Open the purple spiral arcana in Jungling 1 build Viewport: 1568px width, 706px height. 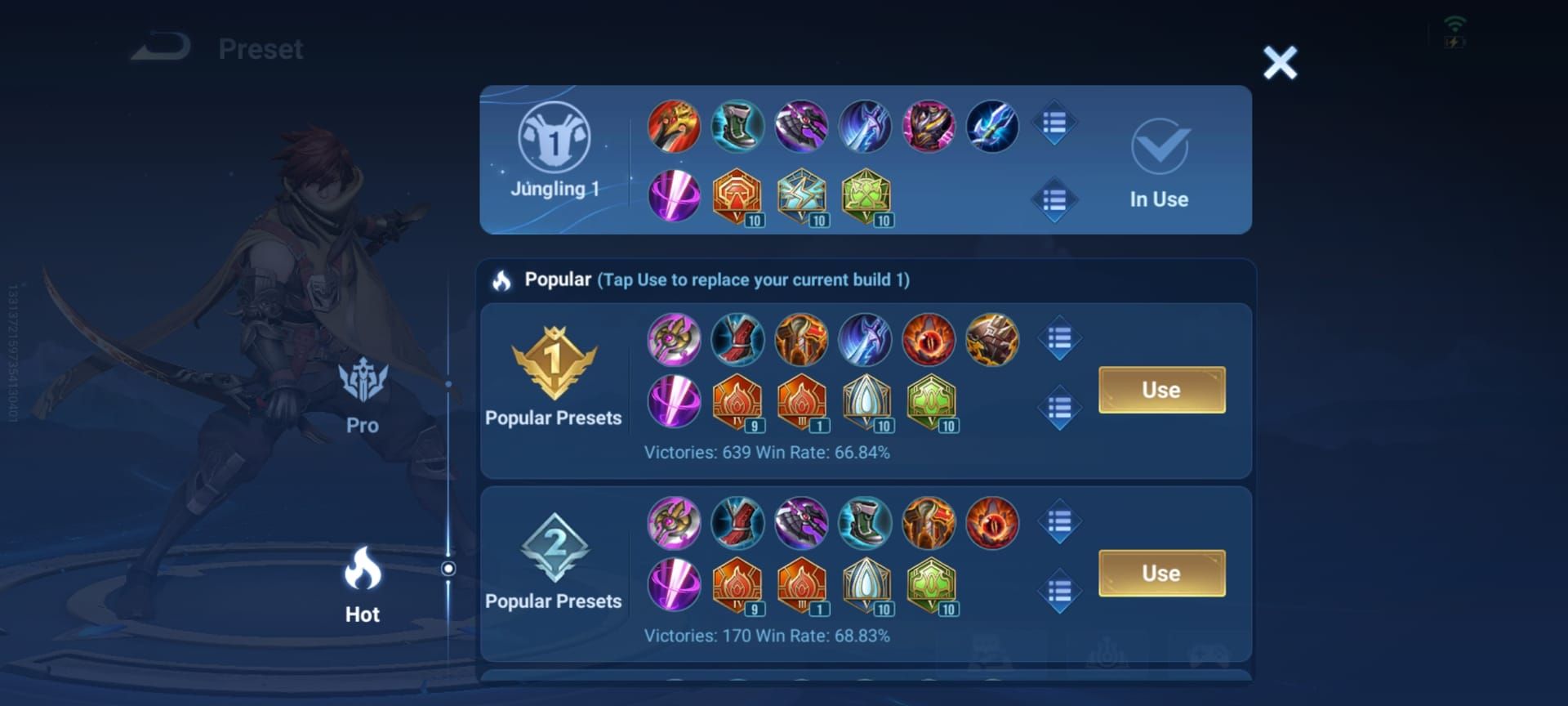(x=674, y=196)
